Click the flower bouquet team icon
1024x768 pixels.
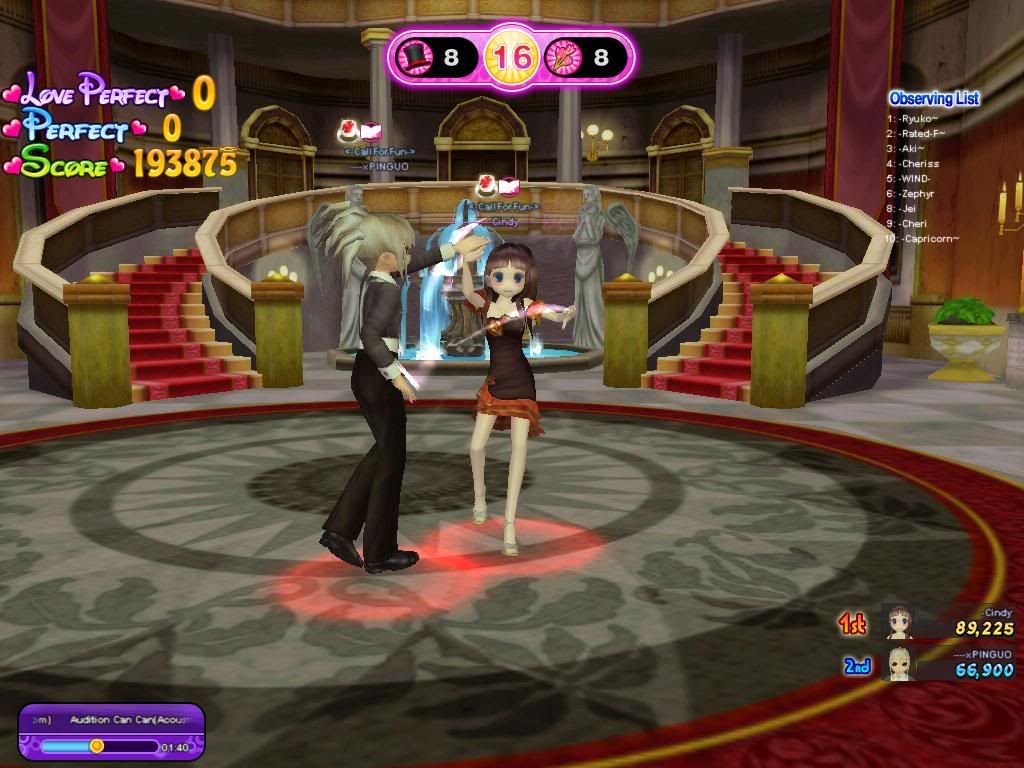pyautogui.click(x=562, y=57)
